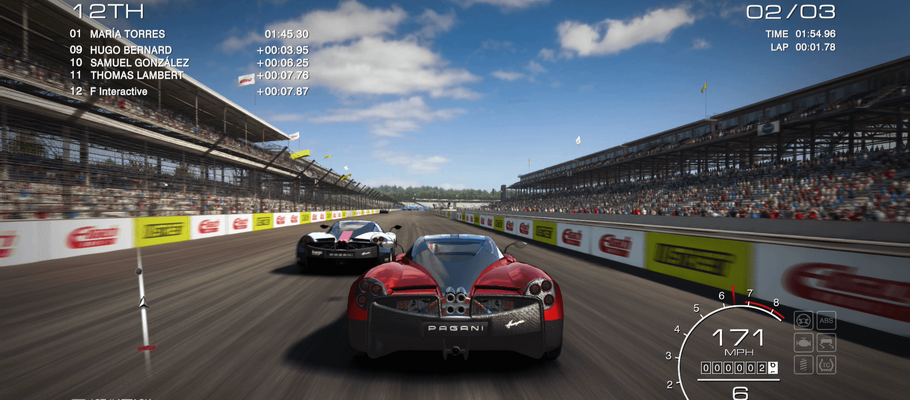Click the suspension spring icon
This screenshot has width=910, height=400.
pos(803,365)
